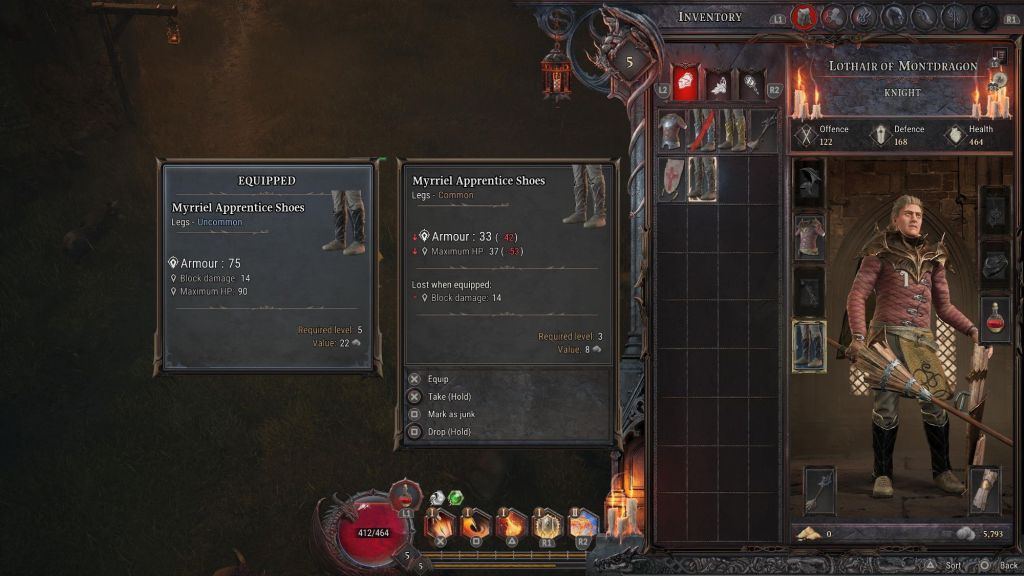Open the equipped helmet slot
Screen dimensions: 1024x576
809,184
